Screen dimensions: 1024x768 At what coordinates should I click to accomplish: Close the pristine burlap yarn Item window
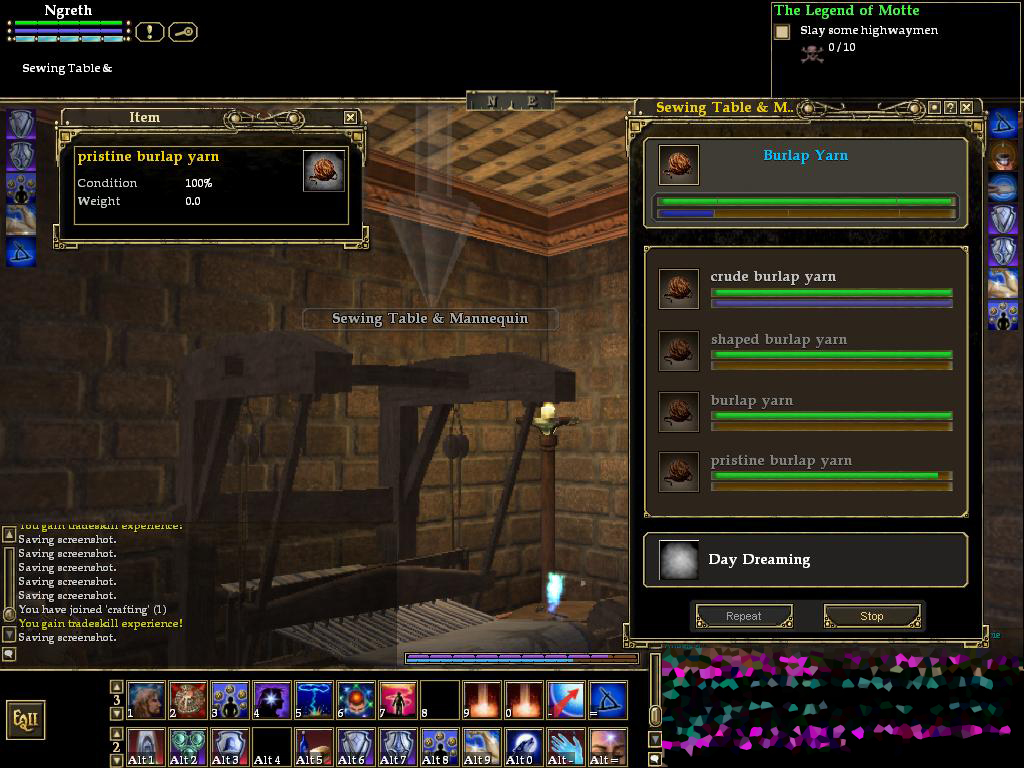[350, 117]
